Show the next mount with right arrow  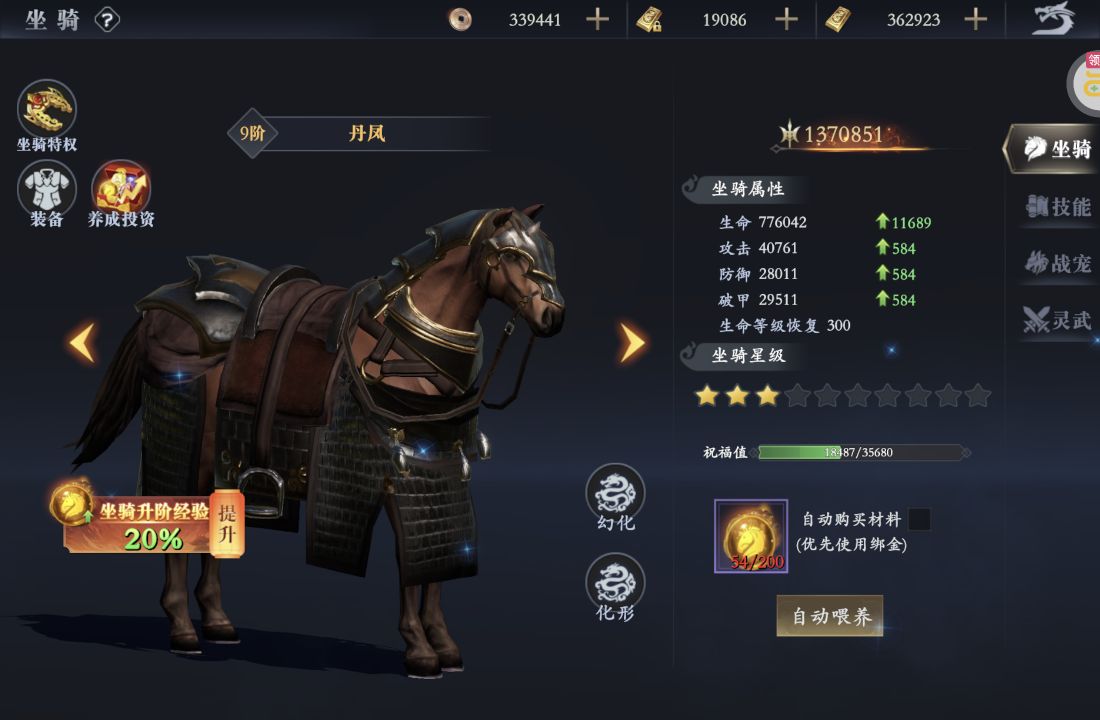click(631, 343)
